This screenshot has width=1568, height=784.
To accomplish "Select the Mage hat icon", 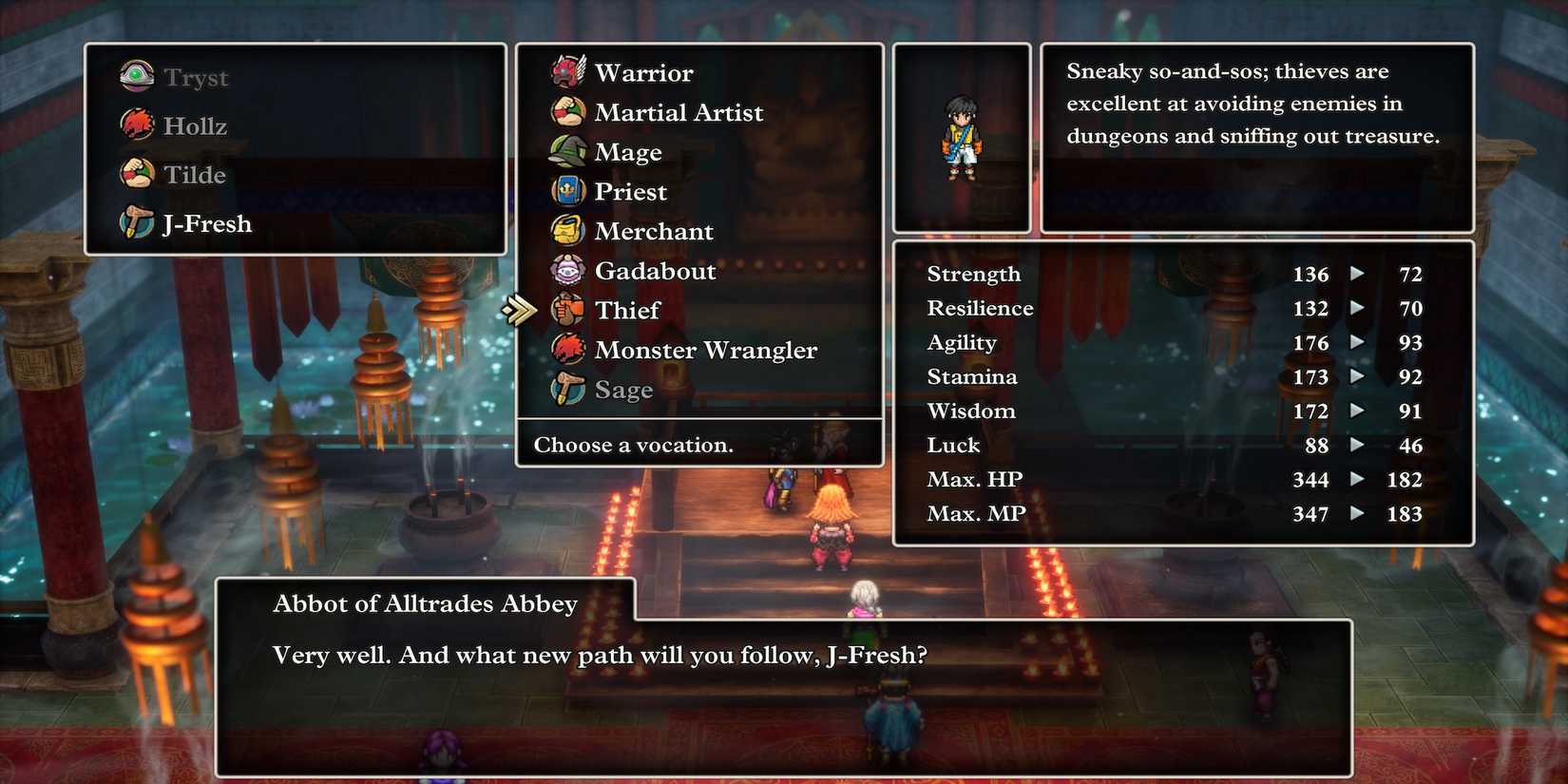I will tap(567, 151).
